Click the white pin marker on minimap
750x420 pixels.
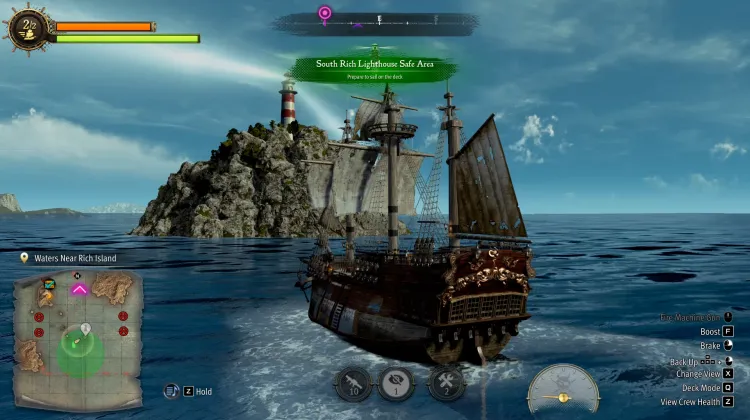point(87,328)
